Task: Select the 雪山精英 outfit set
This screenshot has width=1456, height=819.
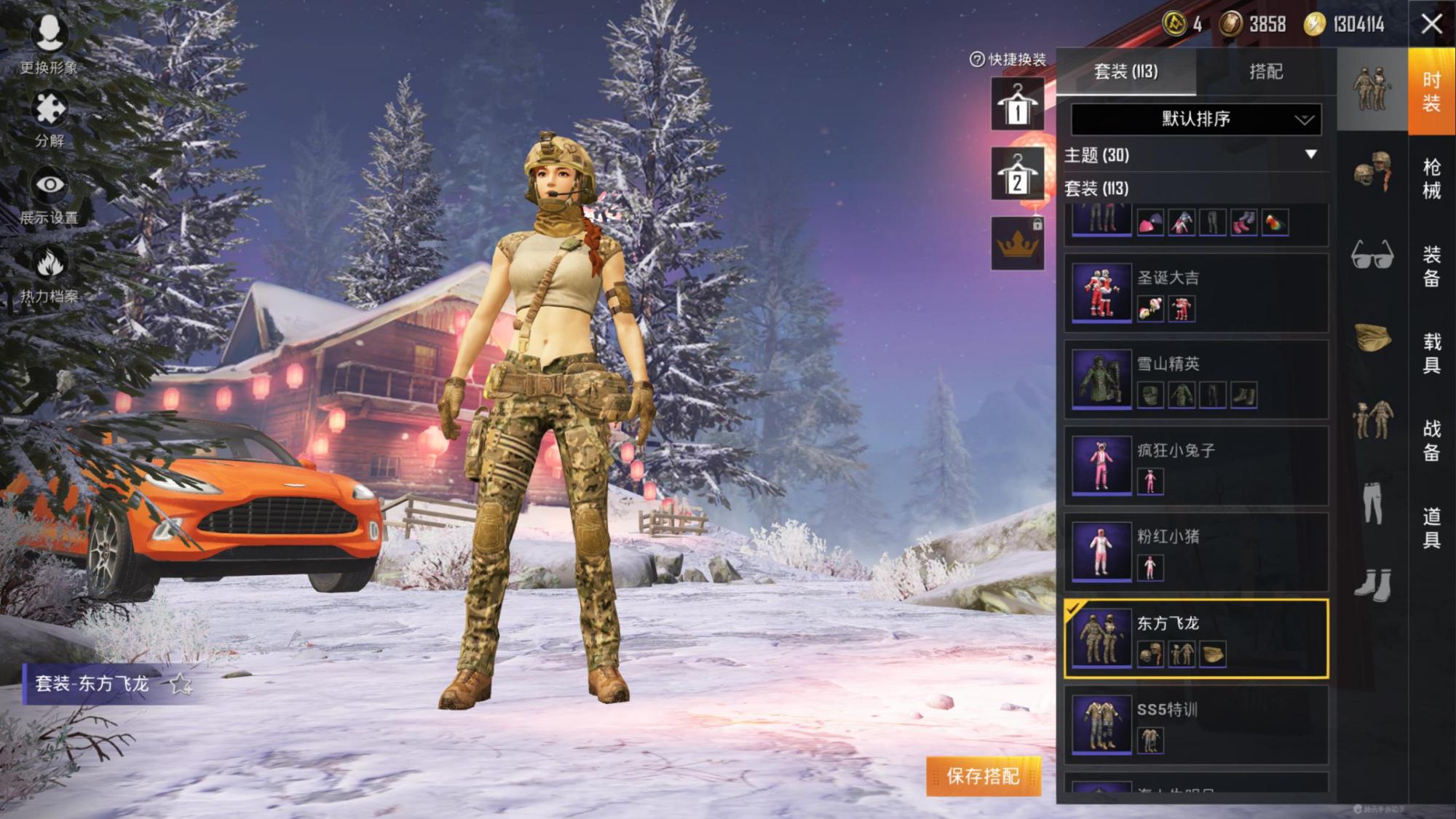Action: [1195, 379]
